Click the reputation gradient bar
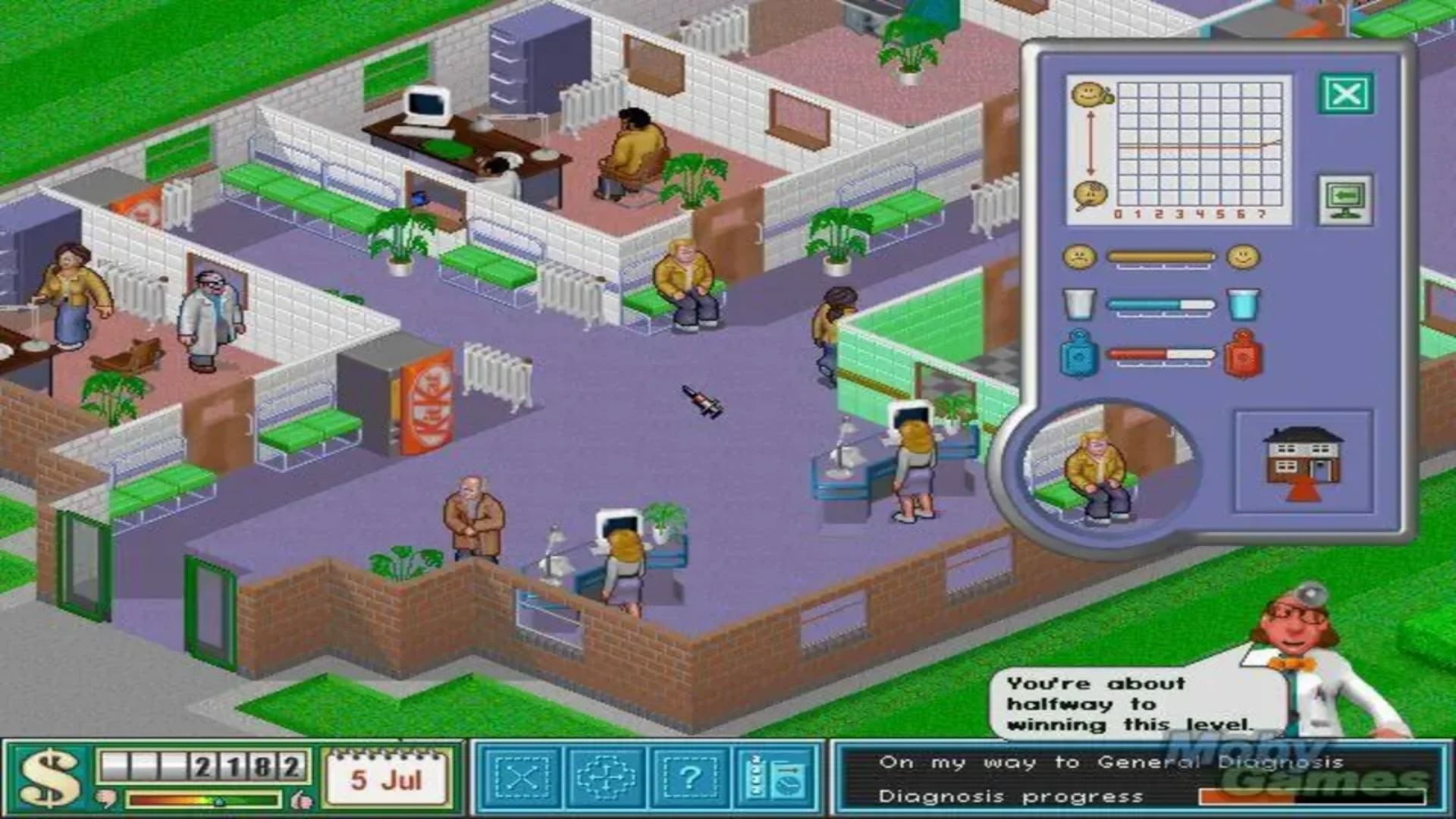1456x819 pixels. pyautogui.click(x=203, y=799)
